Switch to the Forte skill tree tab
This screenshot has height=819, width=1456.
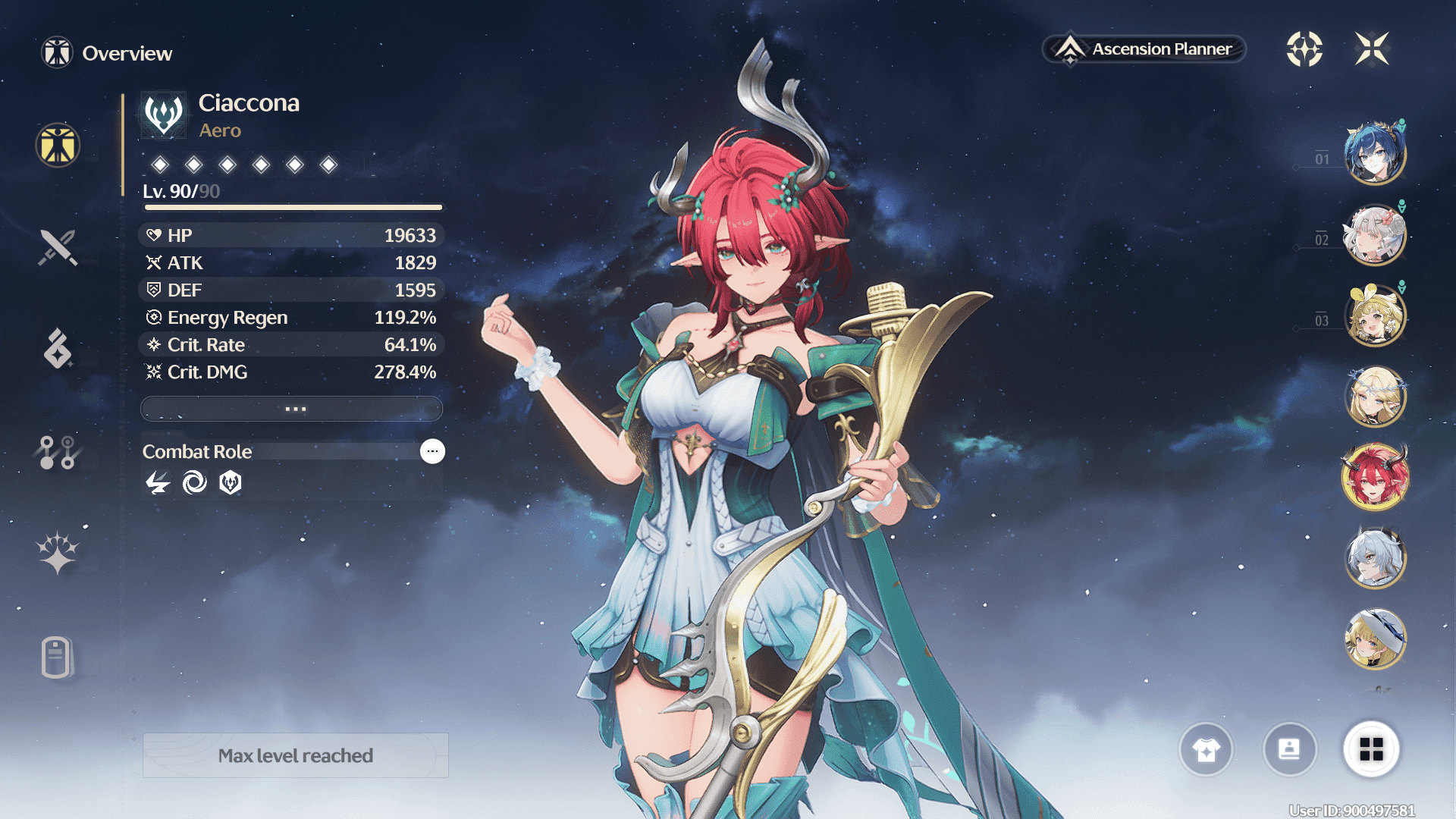point(58,452)
